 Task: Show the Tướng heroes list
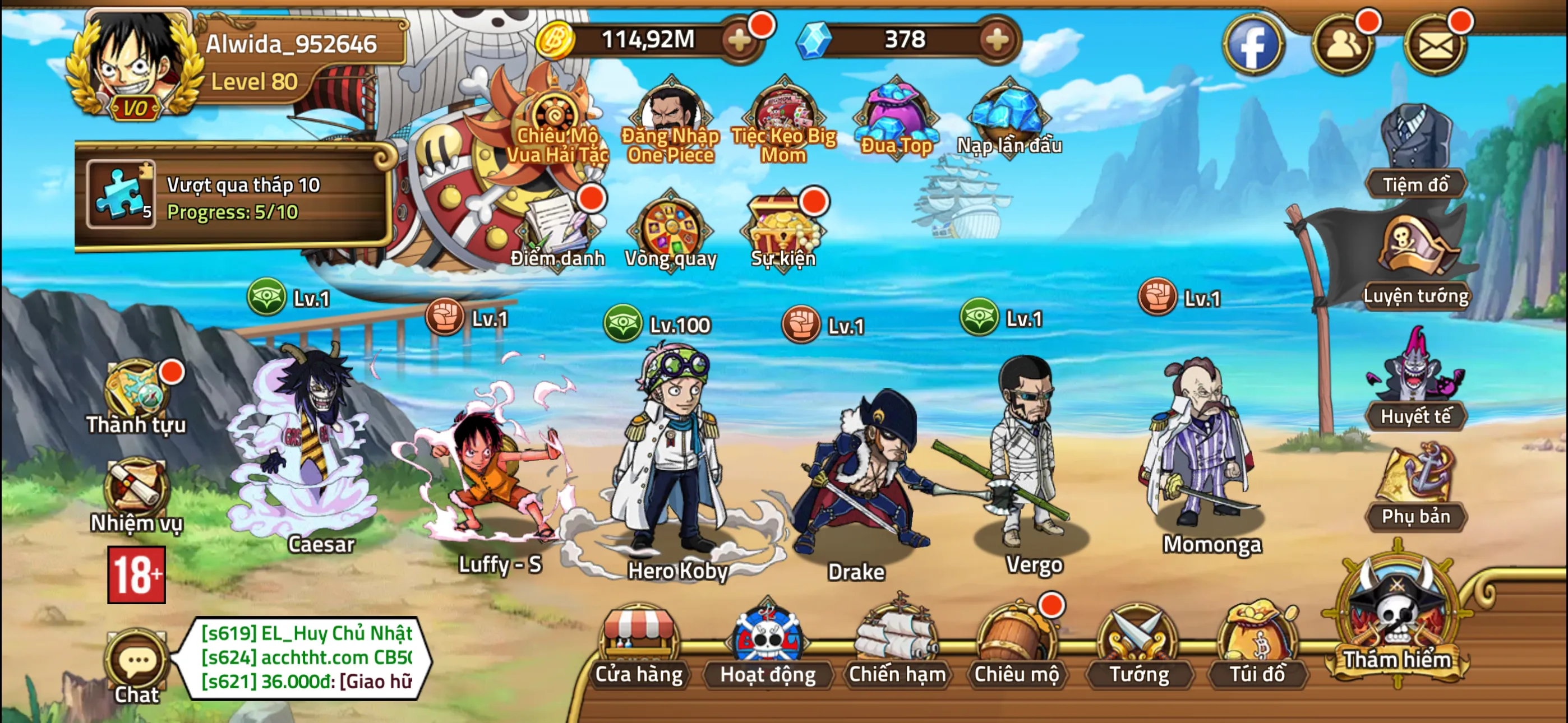point(1138,645)
